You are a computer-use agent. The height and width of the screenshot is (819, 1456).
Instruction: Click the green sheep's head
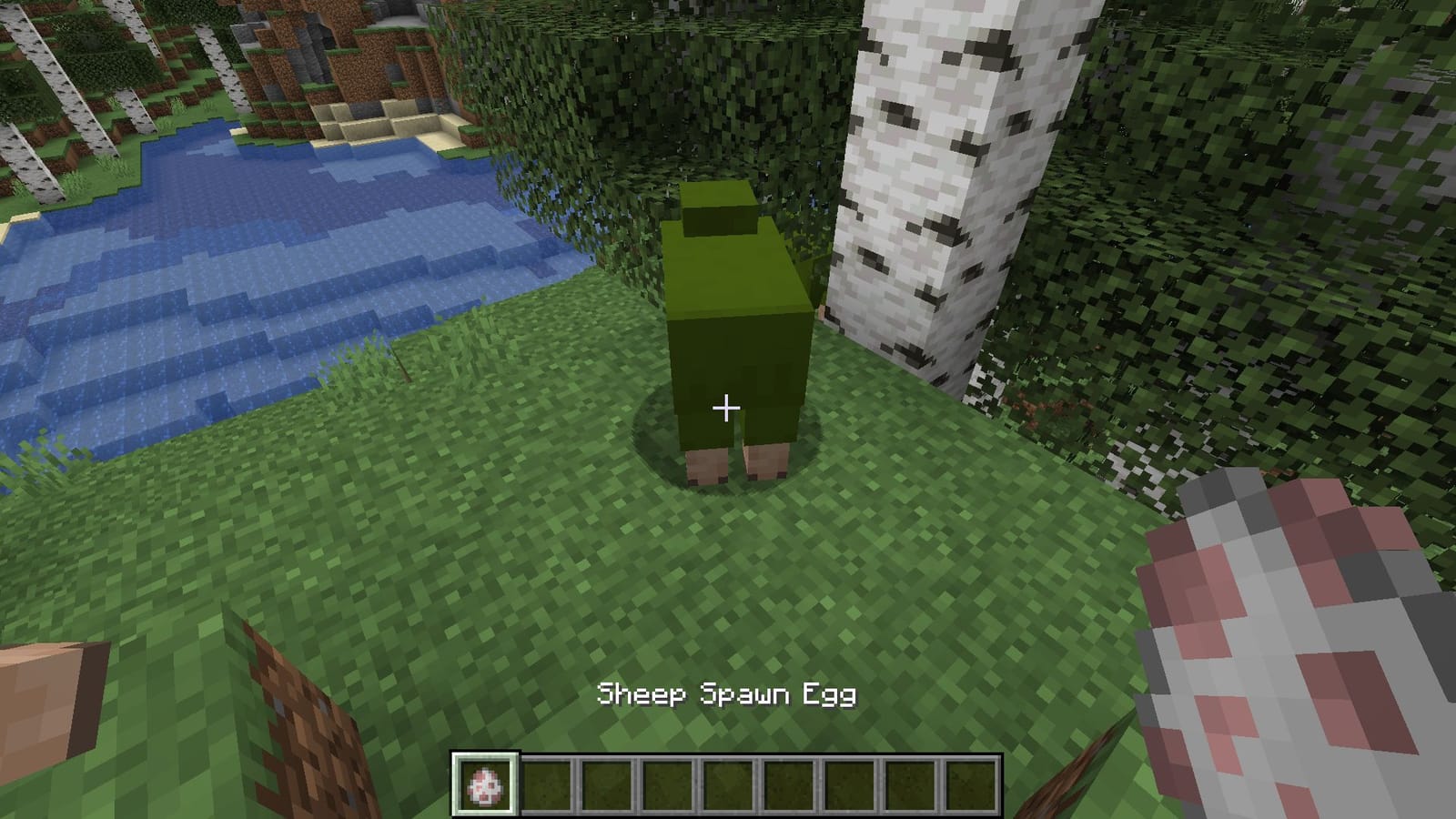coord(719,218)
